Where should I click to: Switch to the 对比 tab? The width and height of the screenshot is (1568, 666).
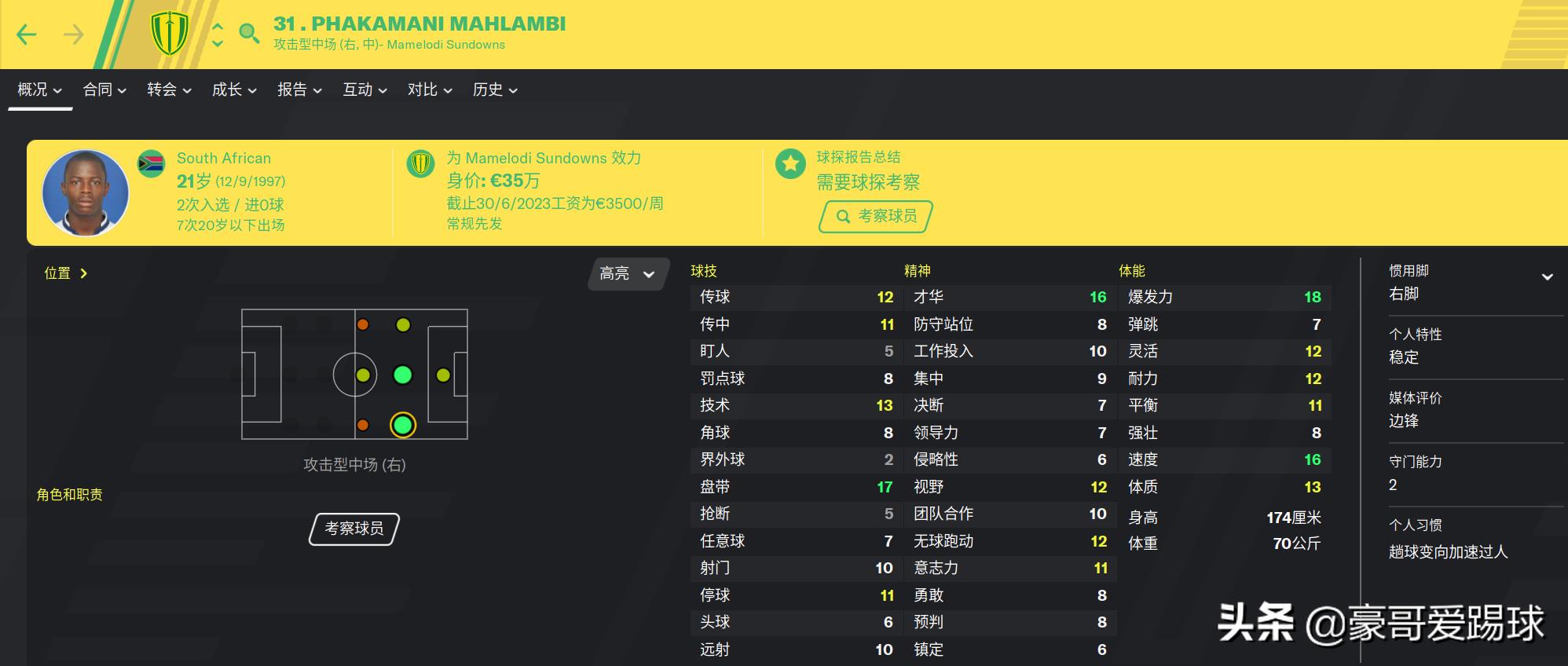click(x=423, y=90)
